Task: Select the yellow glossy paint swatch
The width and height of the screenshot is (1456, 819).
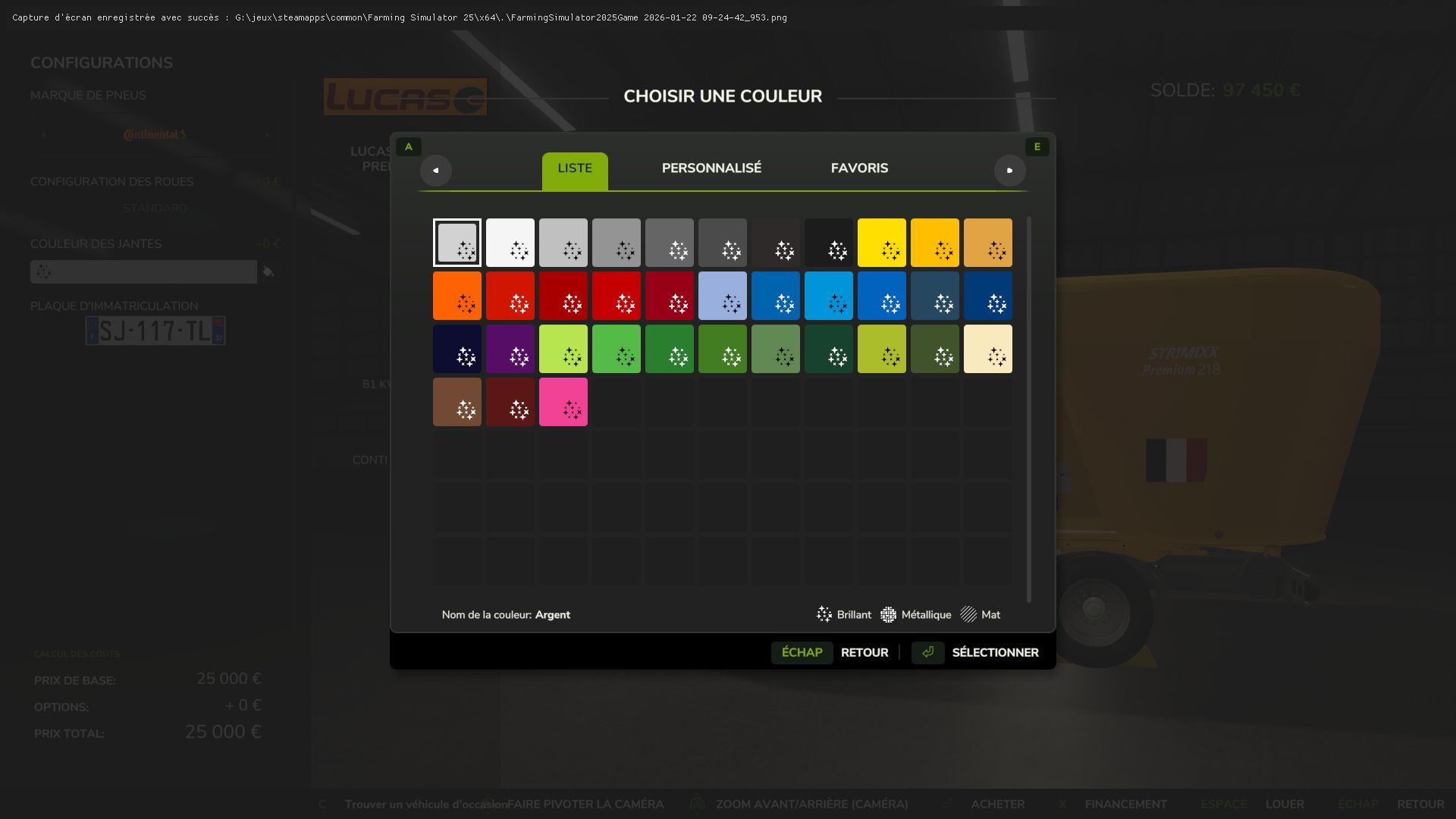Action: click(881, 243)
